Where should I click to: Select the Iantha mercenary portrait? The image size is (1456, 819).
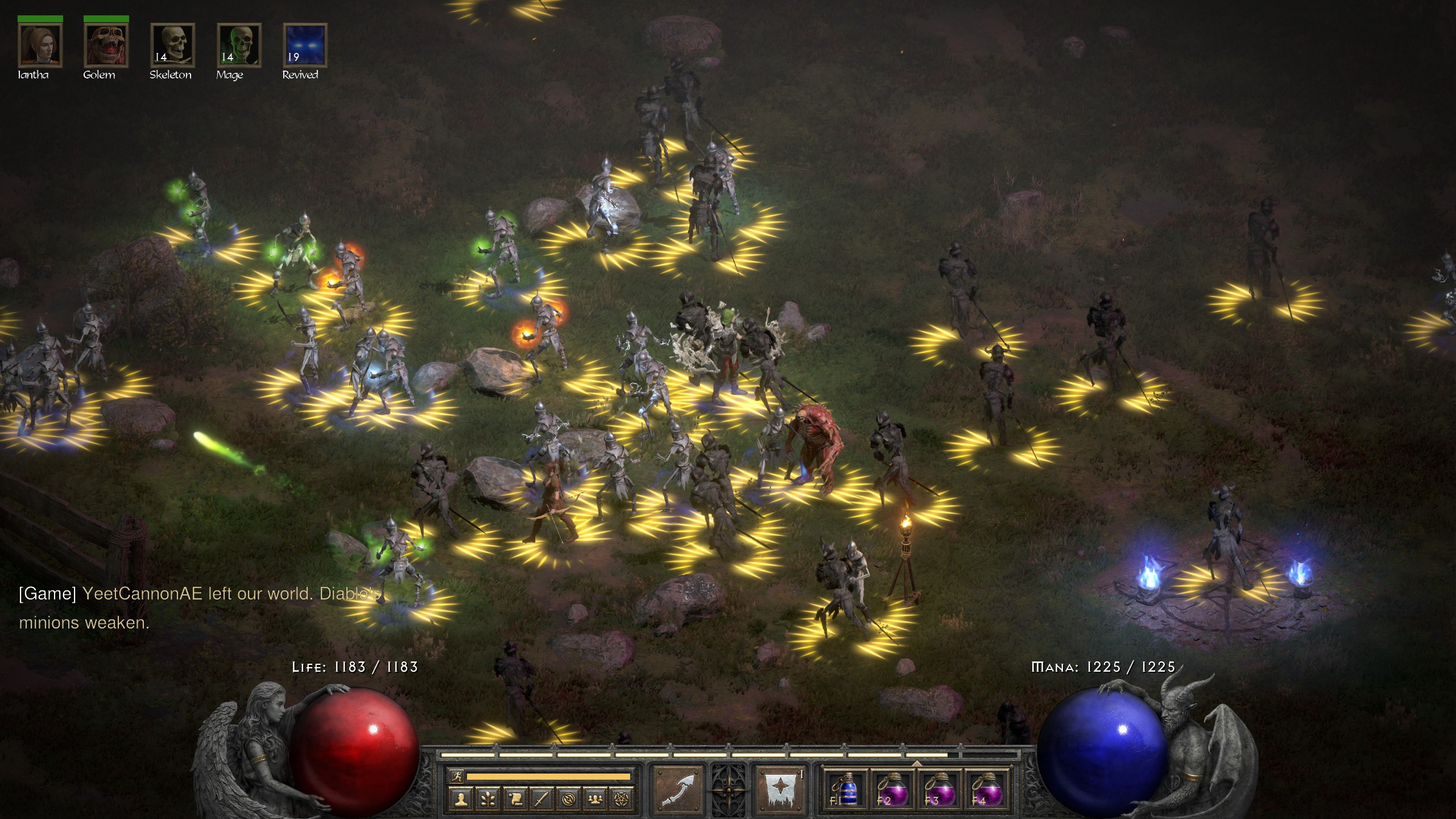click(40, 45)
